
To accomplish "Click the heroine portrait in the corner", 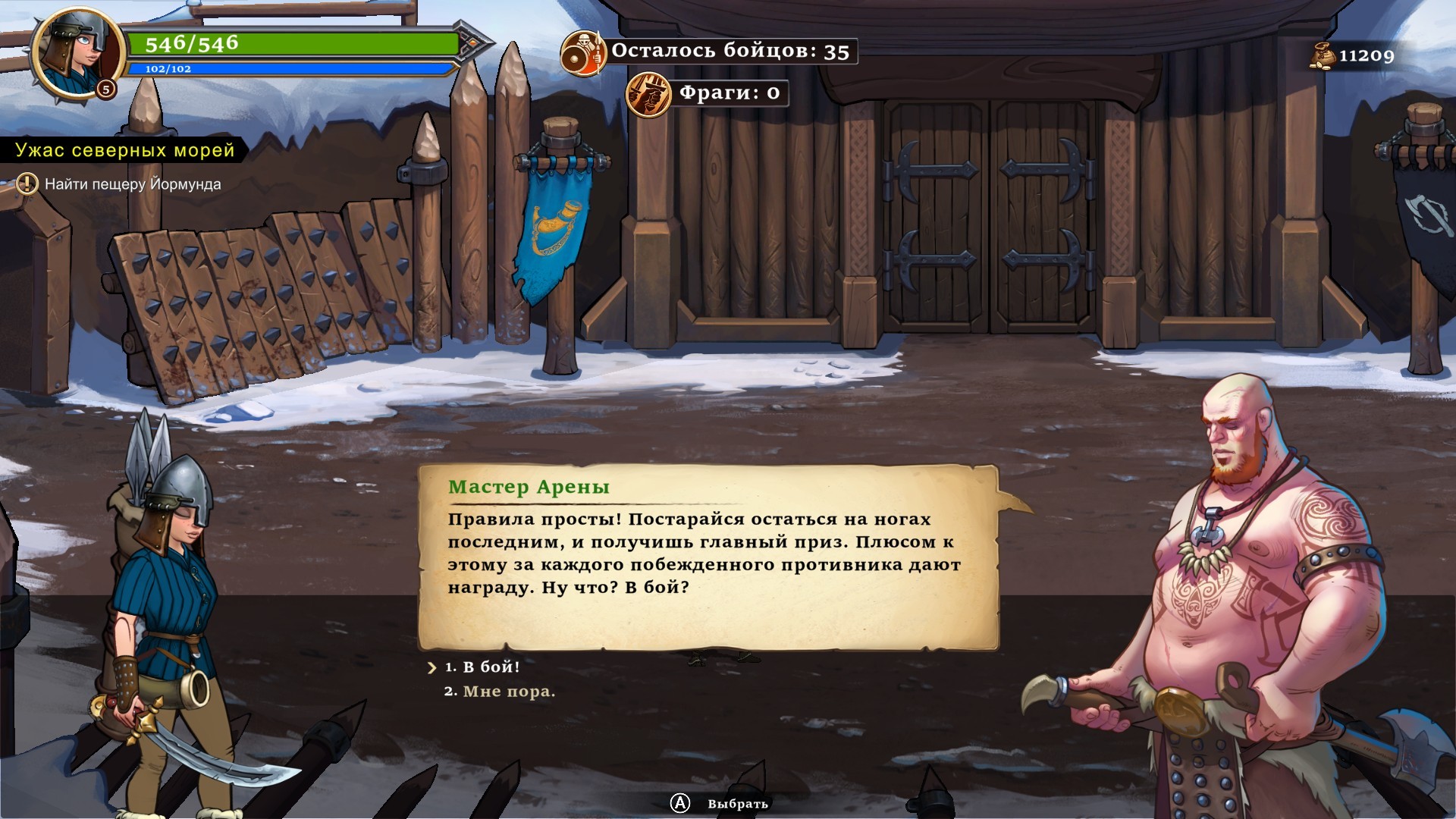I will click(76, 52).
